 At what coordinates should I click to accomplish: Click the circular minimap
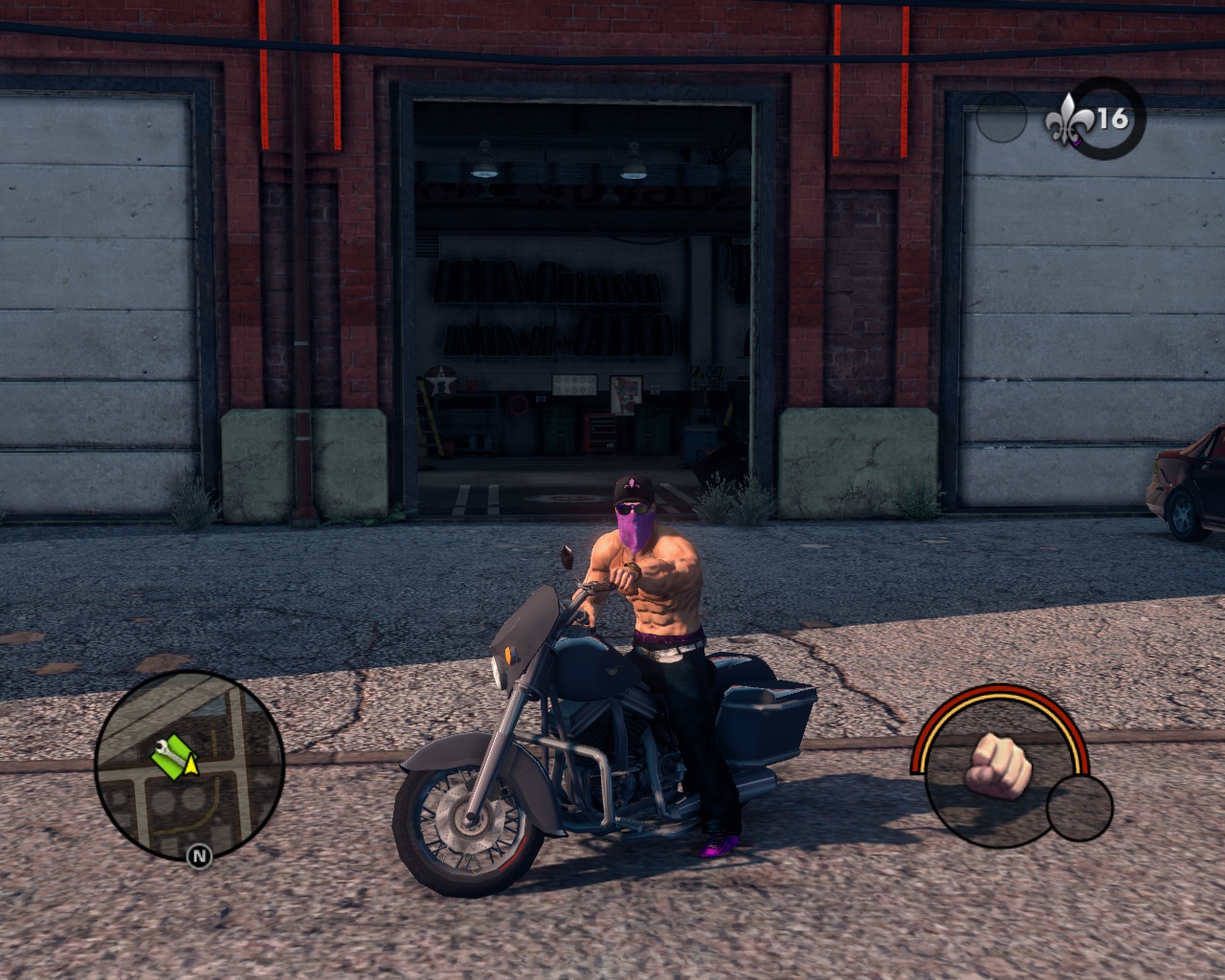click(x=189, y=766)
